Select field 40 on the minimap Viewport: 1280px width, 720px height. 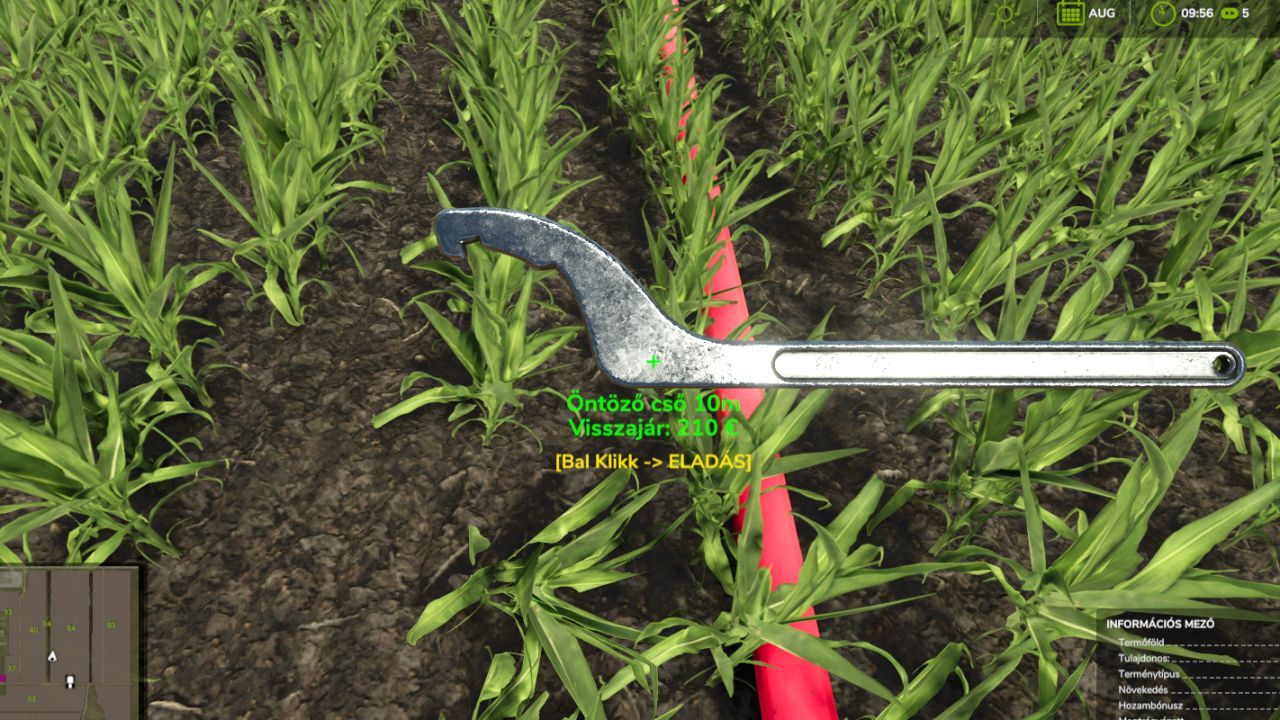click(x=33, y=629)
